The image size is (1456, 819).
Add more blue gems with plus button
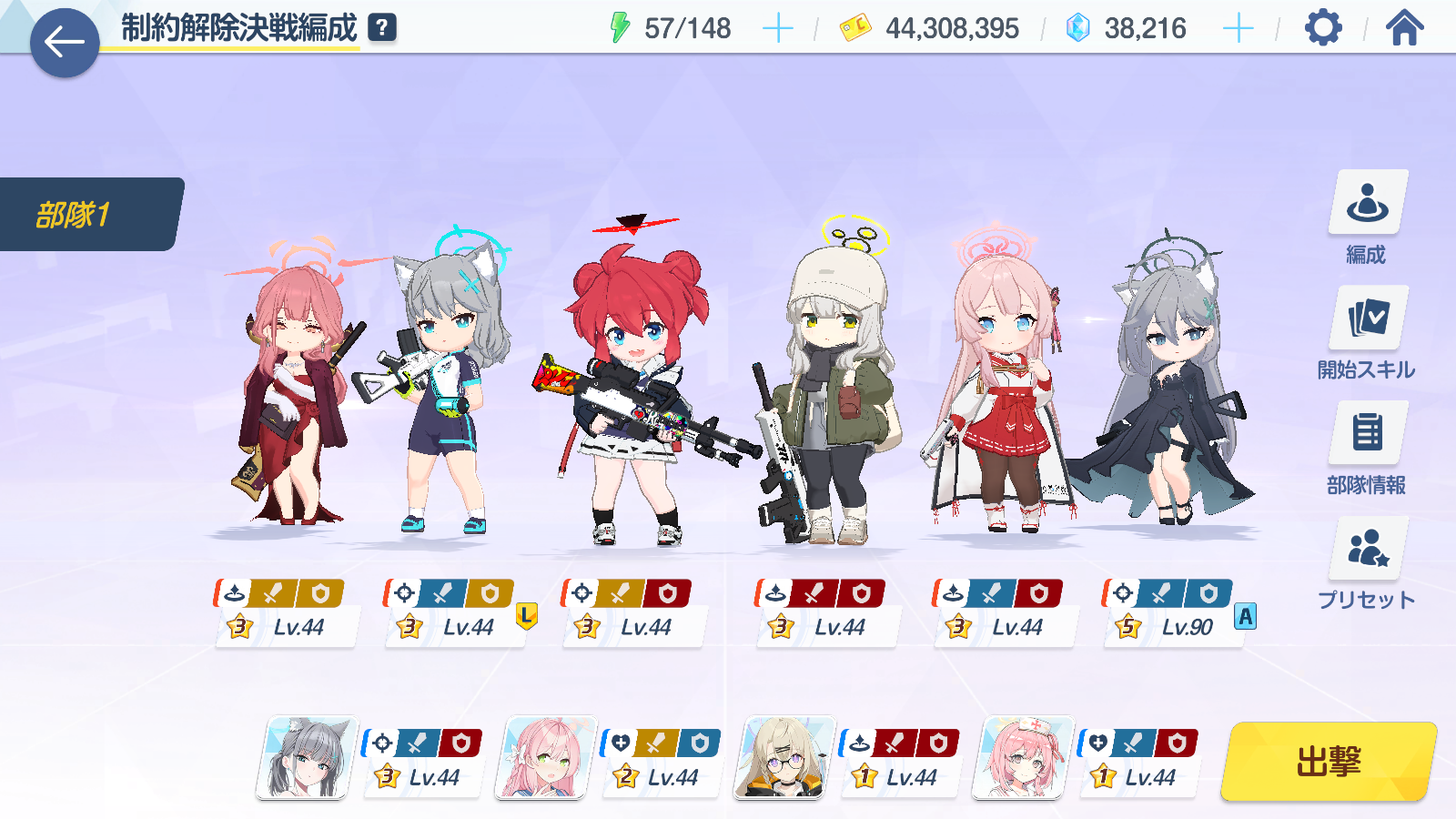tap(1238, 29)
